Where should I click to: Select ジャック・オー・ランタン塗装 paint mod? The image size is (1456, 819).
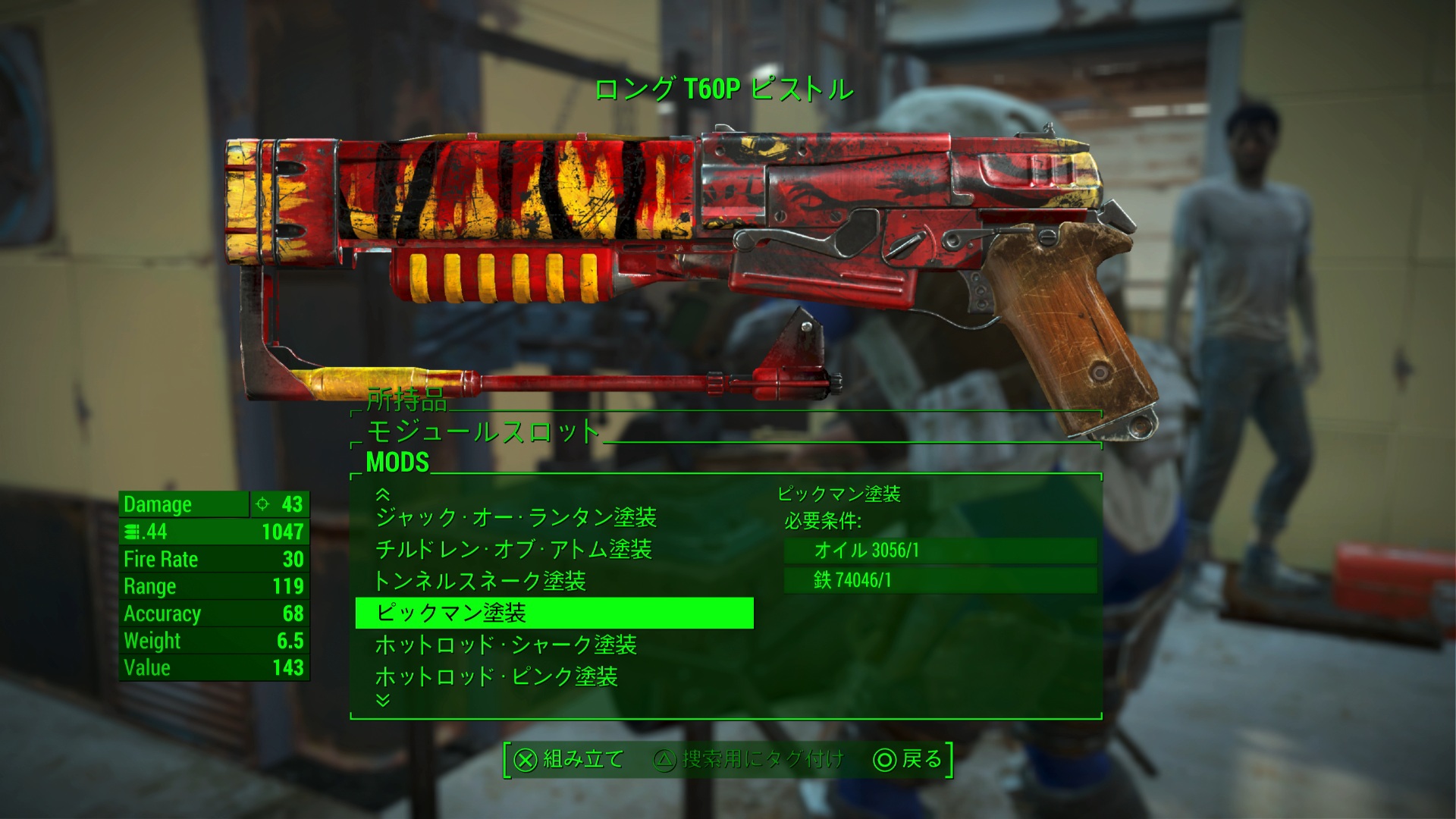point(516,518)
